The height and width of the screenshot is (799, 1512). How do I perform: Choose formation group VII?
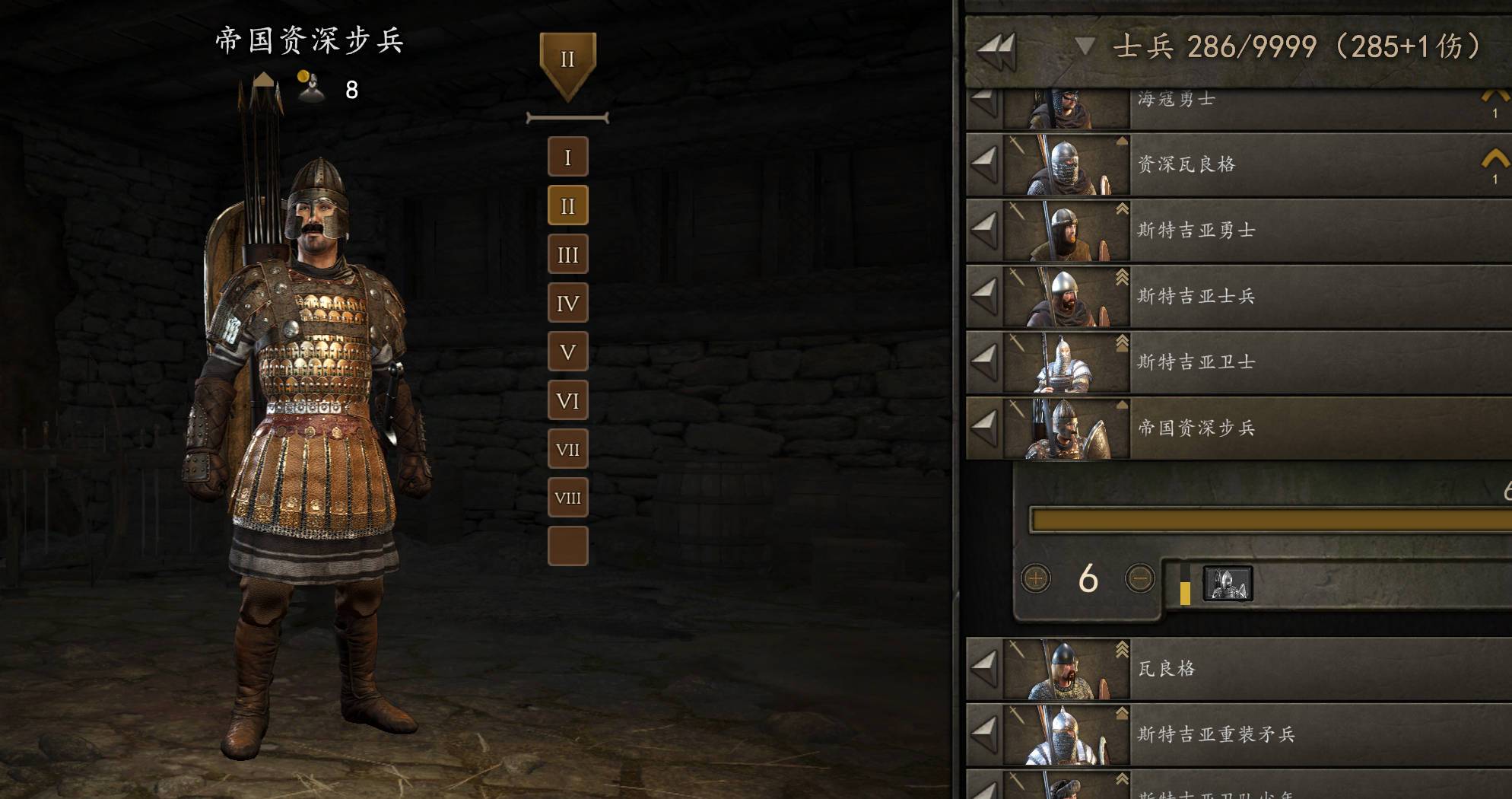point(567,449)
